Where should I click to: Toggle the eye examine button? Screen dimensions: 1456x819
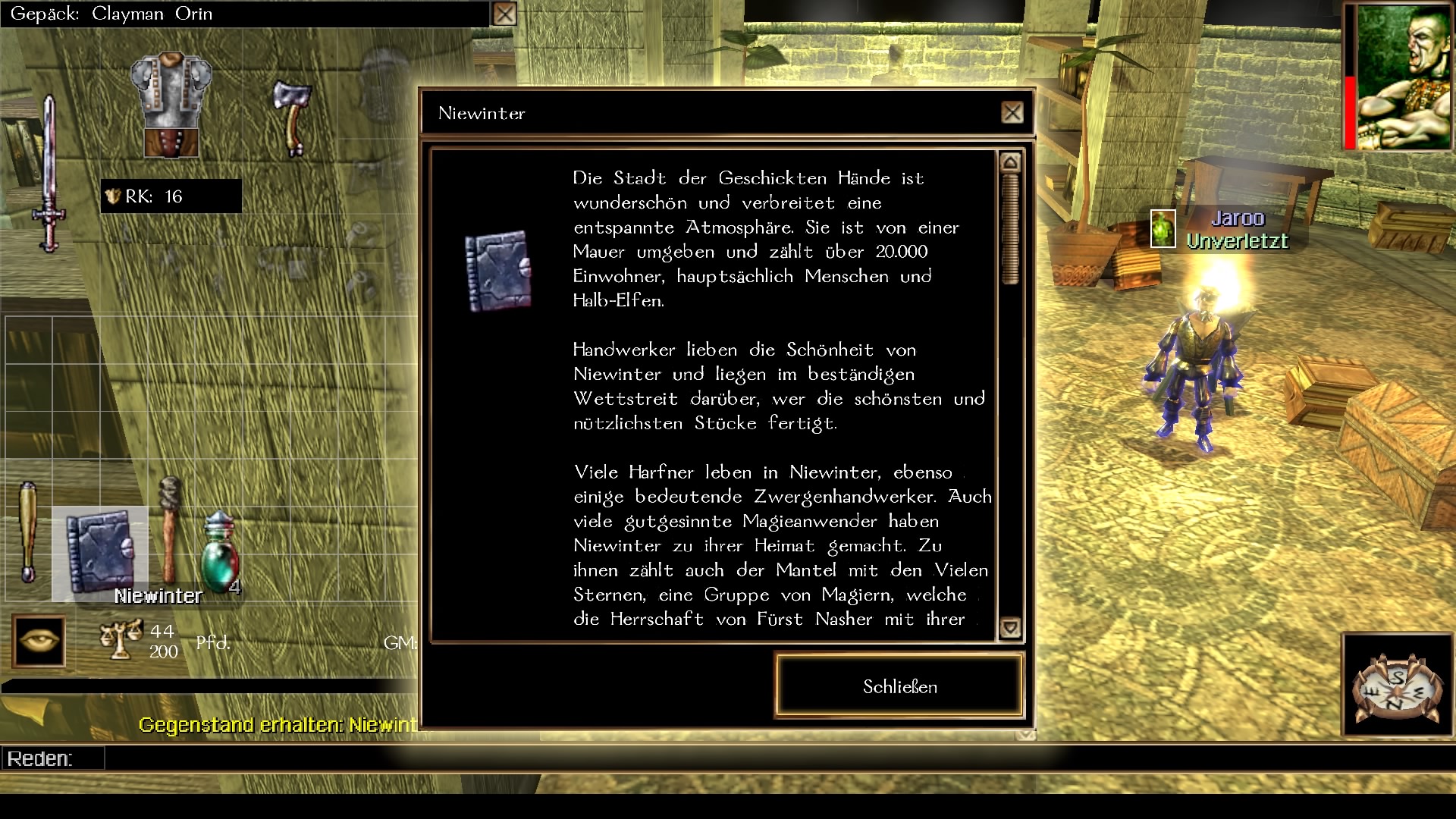point(39,642)
